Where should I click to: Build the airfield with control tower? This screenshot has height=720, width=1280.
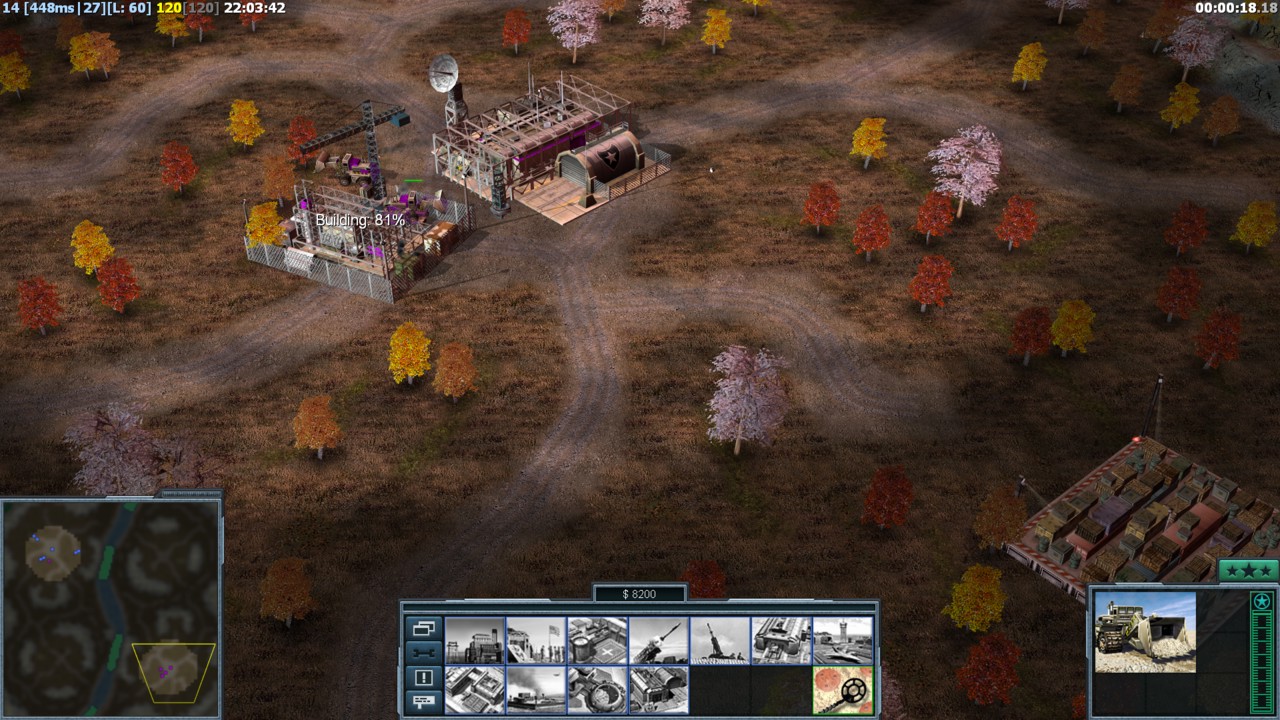click(x=842, y=640)
